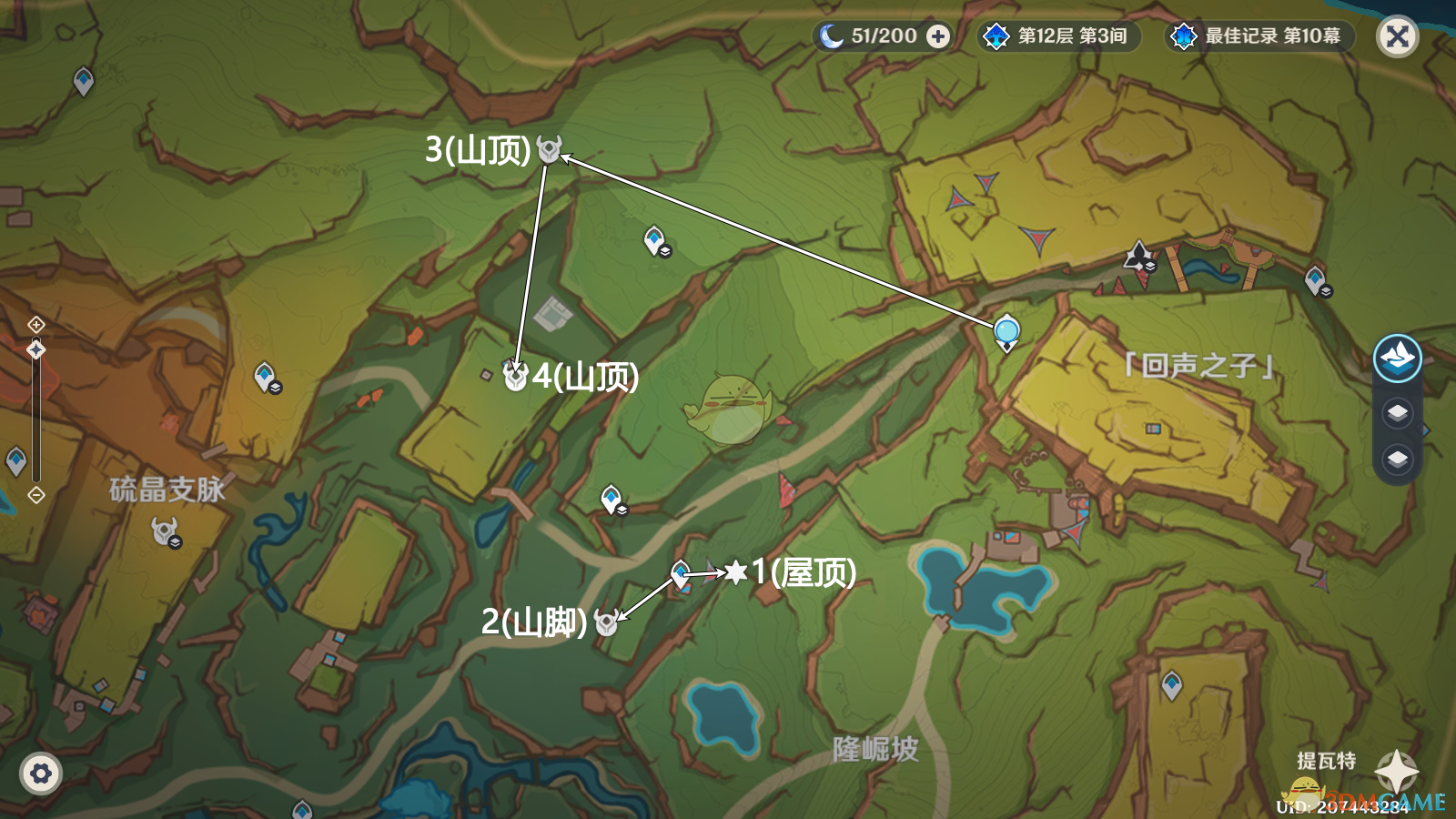Open map settings via the gear icon
Screen dimensions: 1456x819
click(41, 774)
